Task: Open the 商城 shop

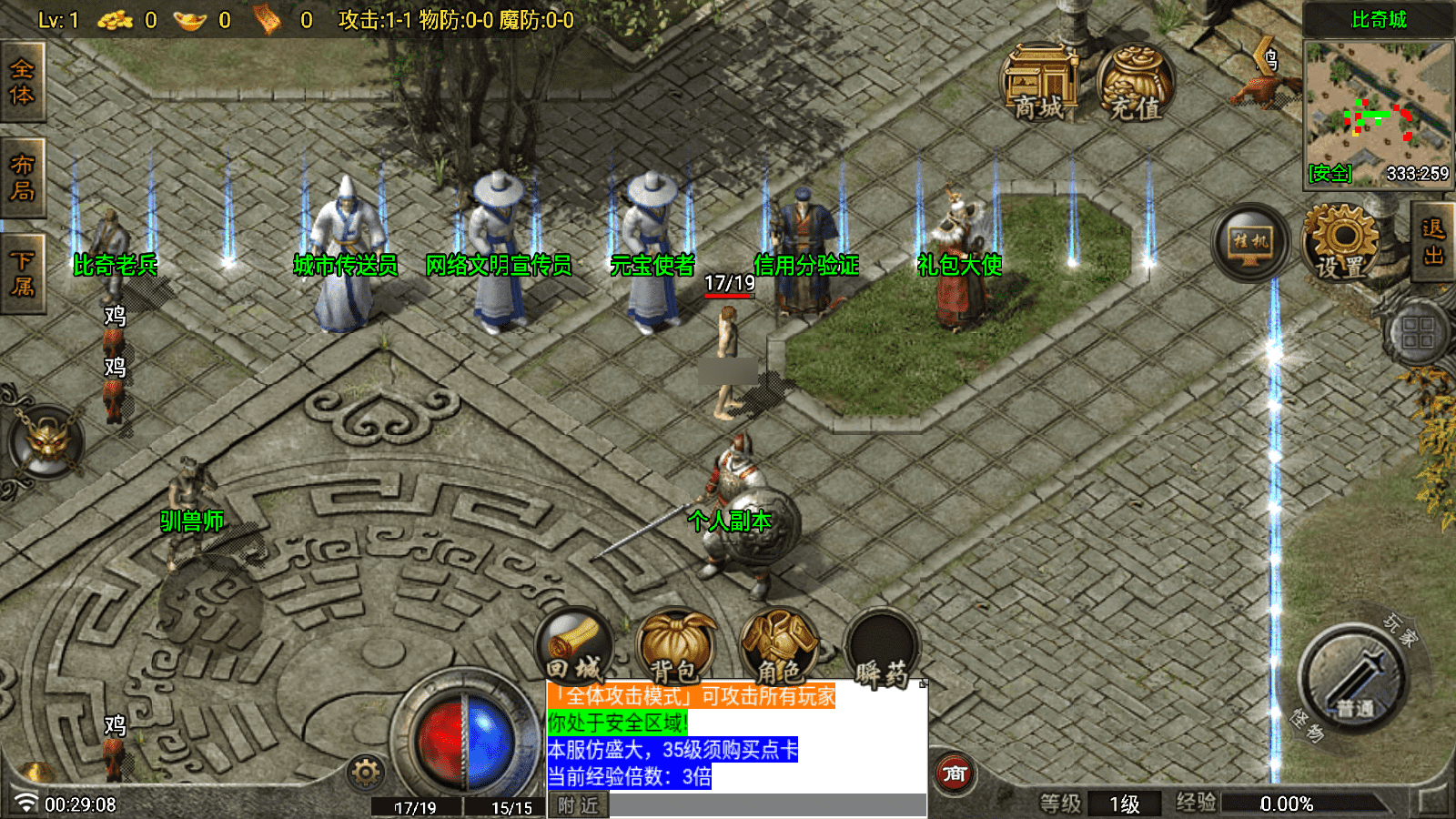Action: (1038, 84)
